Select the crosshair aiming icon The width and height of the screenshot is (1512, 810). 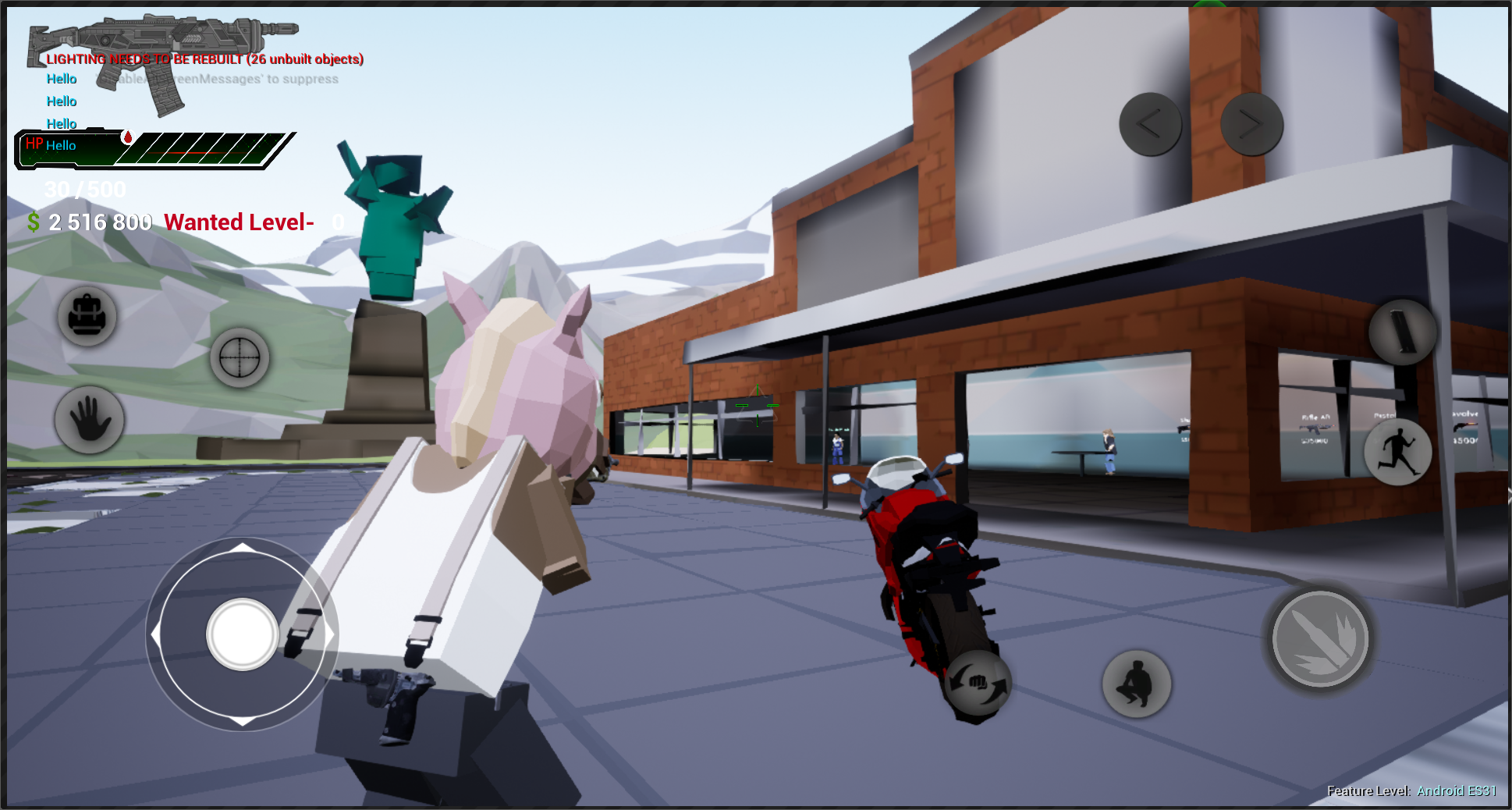(x=238, y=357)
